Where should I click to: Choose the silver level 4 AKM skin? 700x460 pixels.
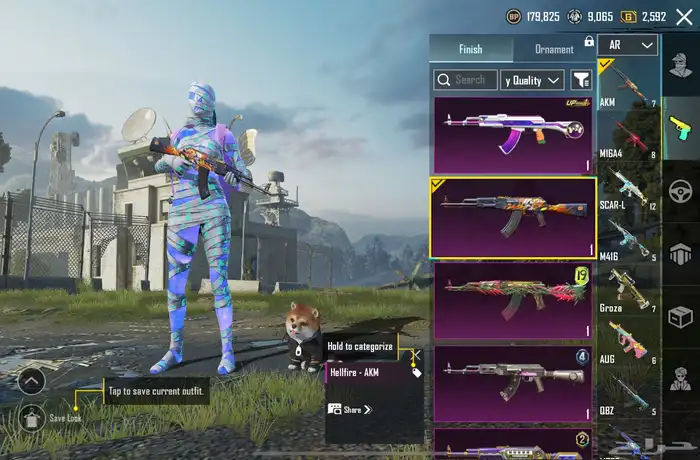point(512,383)
